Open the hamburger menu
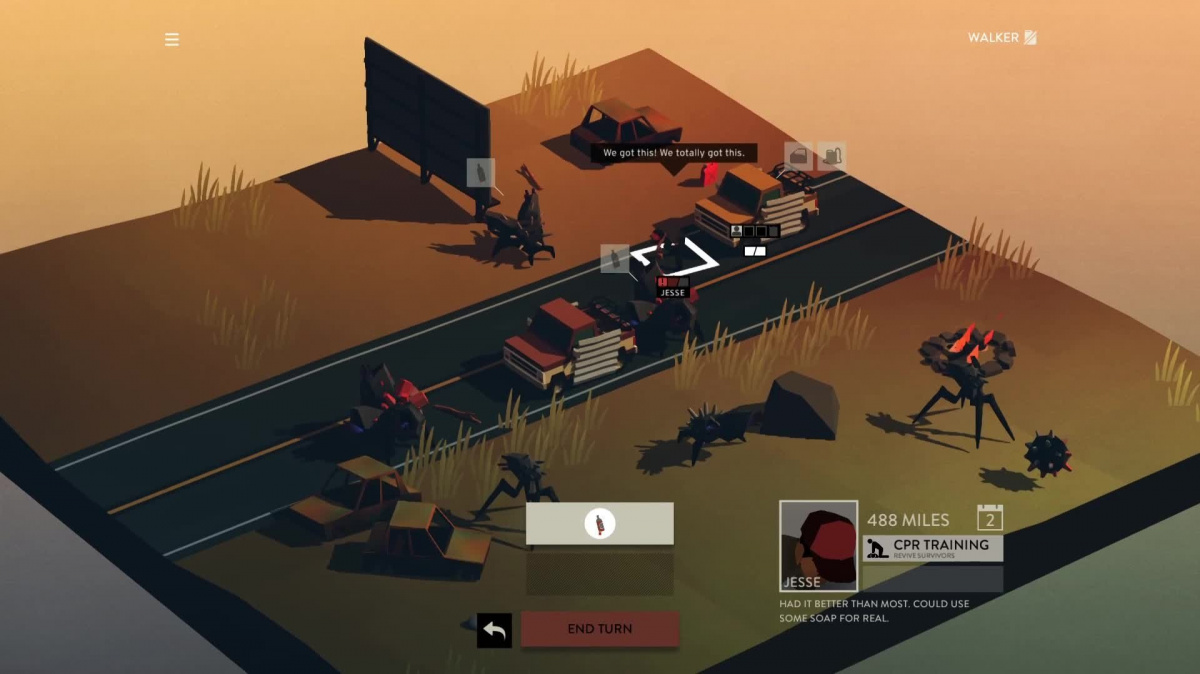1200x674 pixels. tap(172, 40)
